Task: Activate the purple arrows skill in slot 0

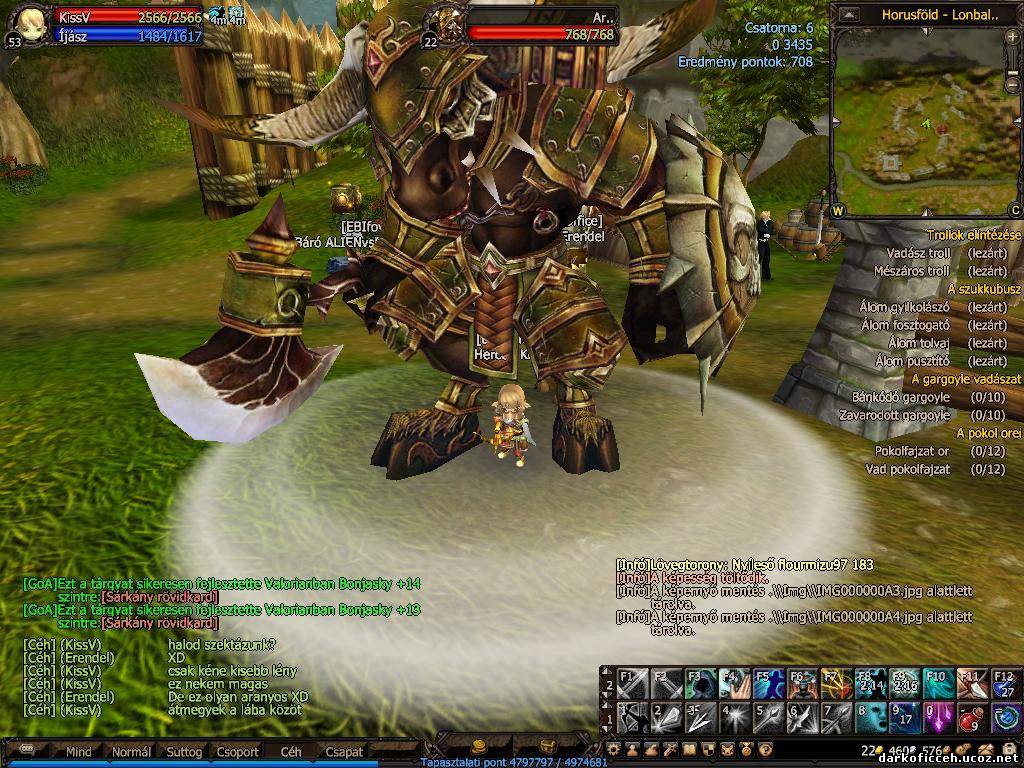Action: (x=937, y=716)
